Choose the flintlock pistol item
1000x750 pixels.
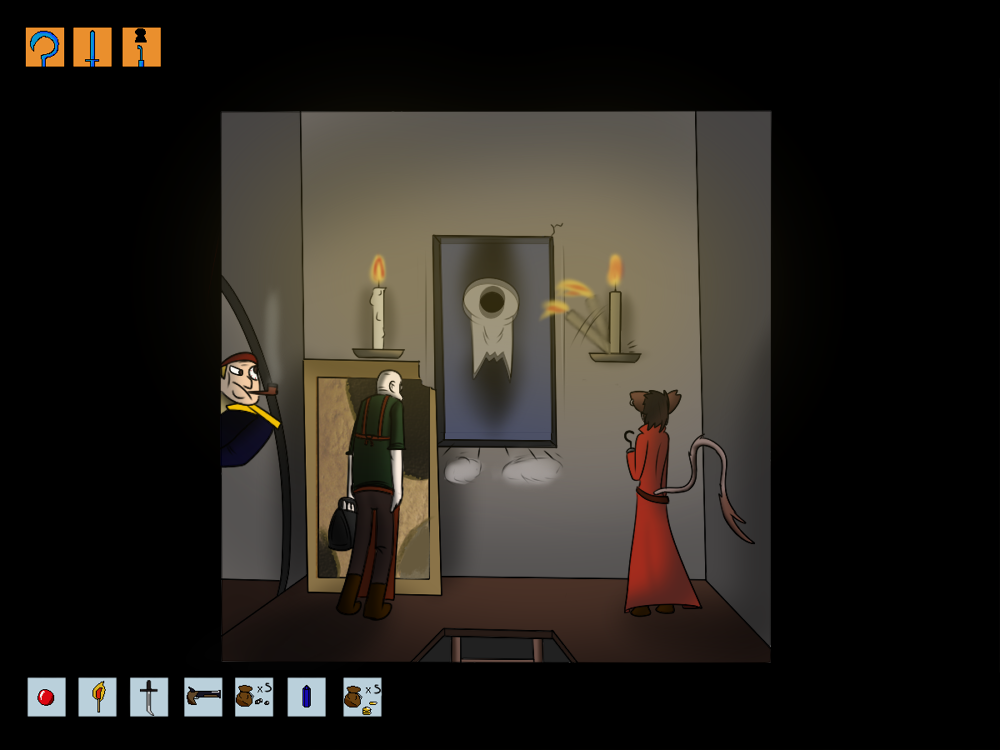tap(203, 697)
